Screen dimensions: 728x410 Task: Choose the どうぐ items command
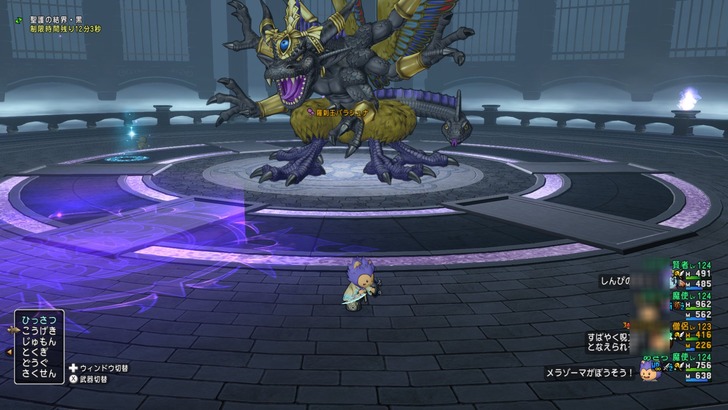coord(39,363)
